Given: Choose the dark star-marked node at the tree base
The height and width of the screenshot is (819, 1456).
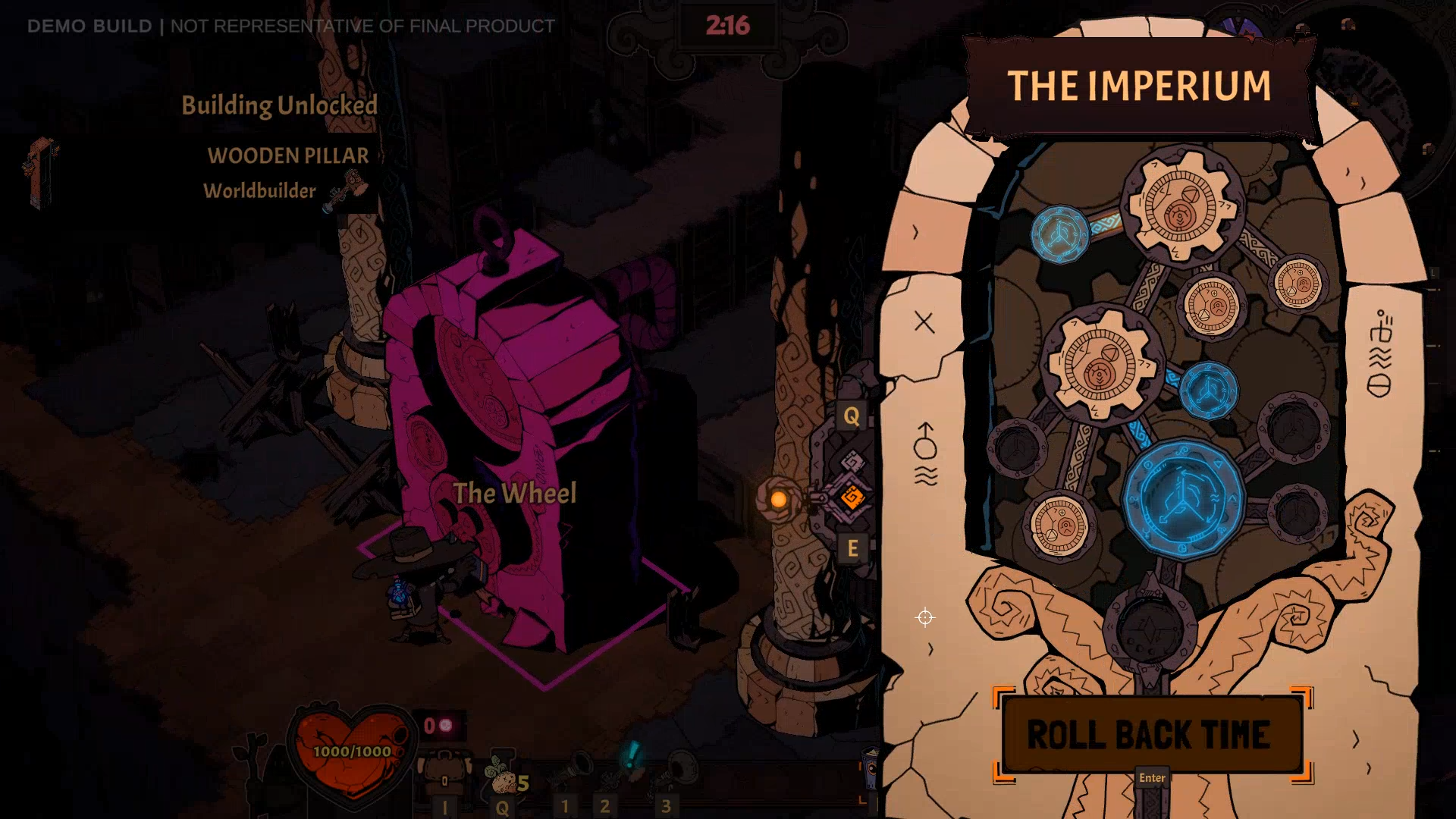Looking at the screenshot, I should (1150, 630).
